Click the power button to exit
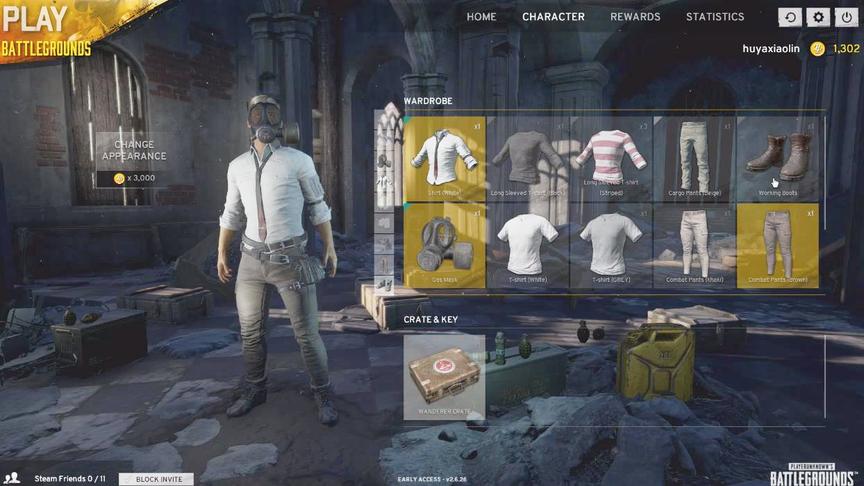The image size is (864, 486). click(x=846, y=17)
